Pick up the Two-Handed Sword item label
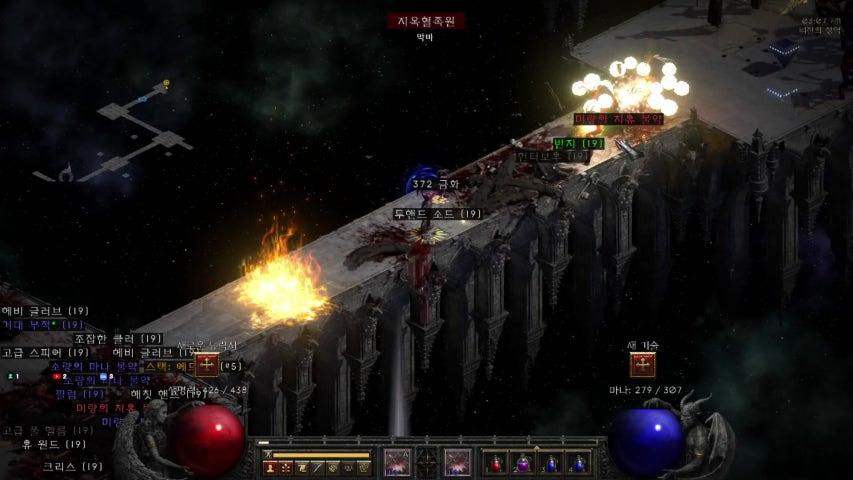The height and width of the screenshot is (480, 853). pos(437,214)
